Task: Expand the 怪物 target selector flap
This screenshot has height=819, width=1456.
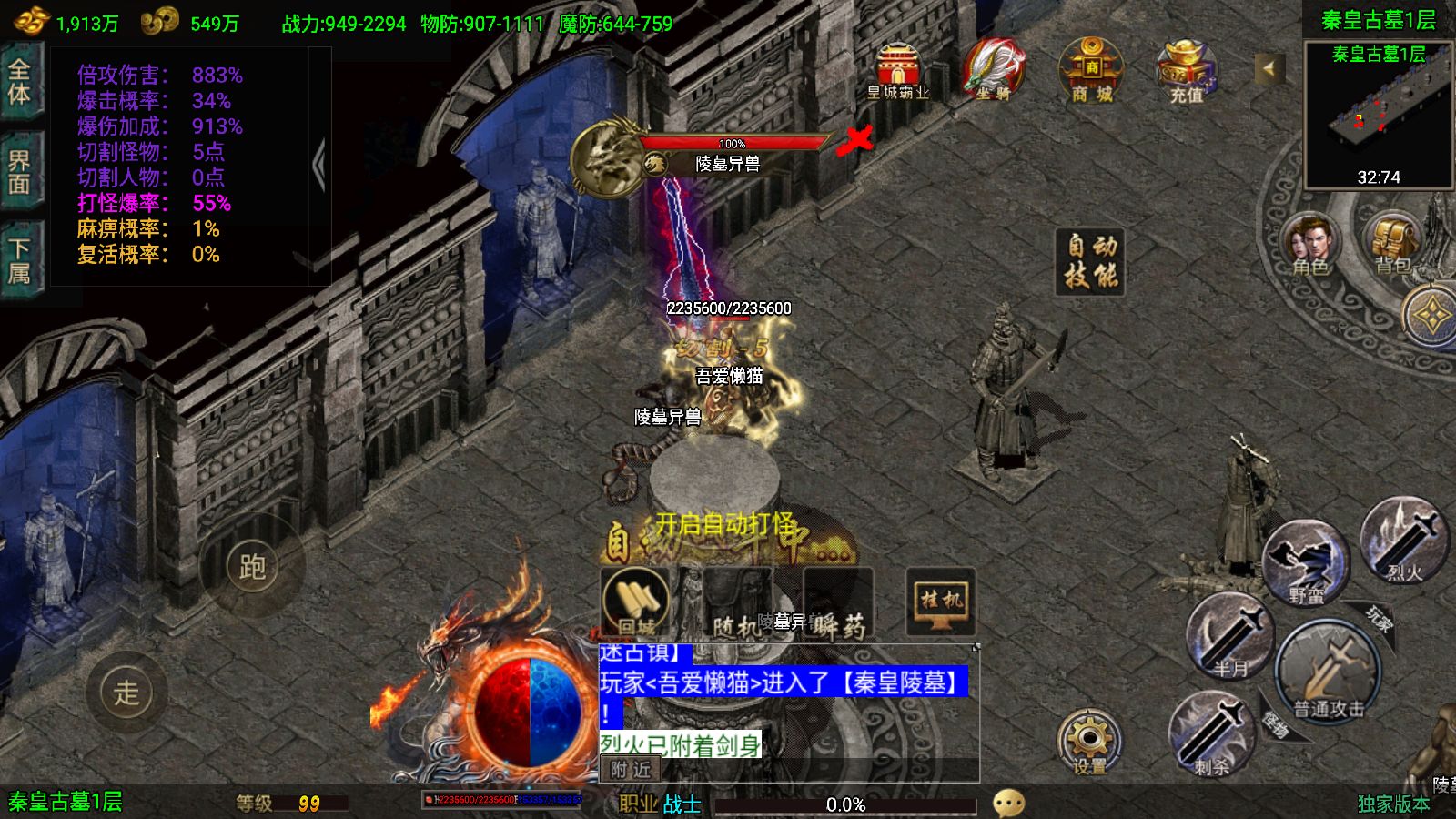Action: [1275, 721]
